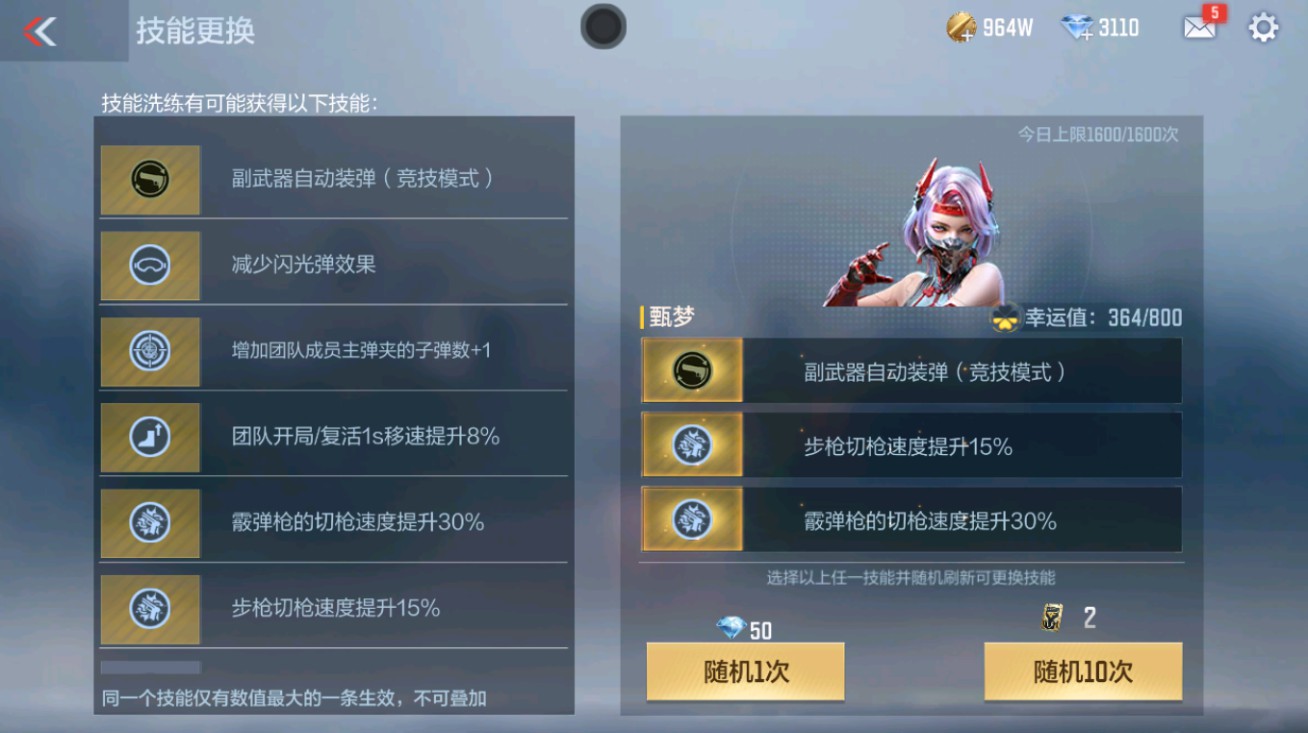1308x733 pixels.
Task: Click the 甄梦 character name label
Action: coord(668,317)
